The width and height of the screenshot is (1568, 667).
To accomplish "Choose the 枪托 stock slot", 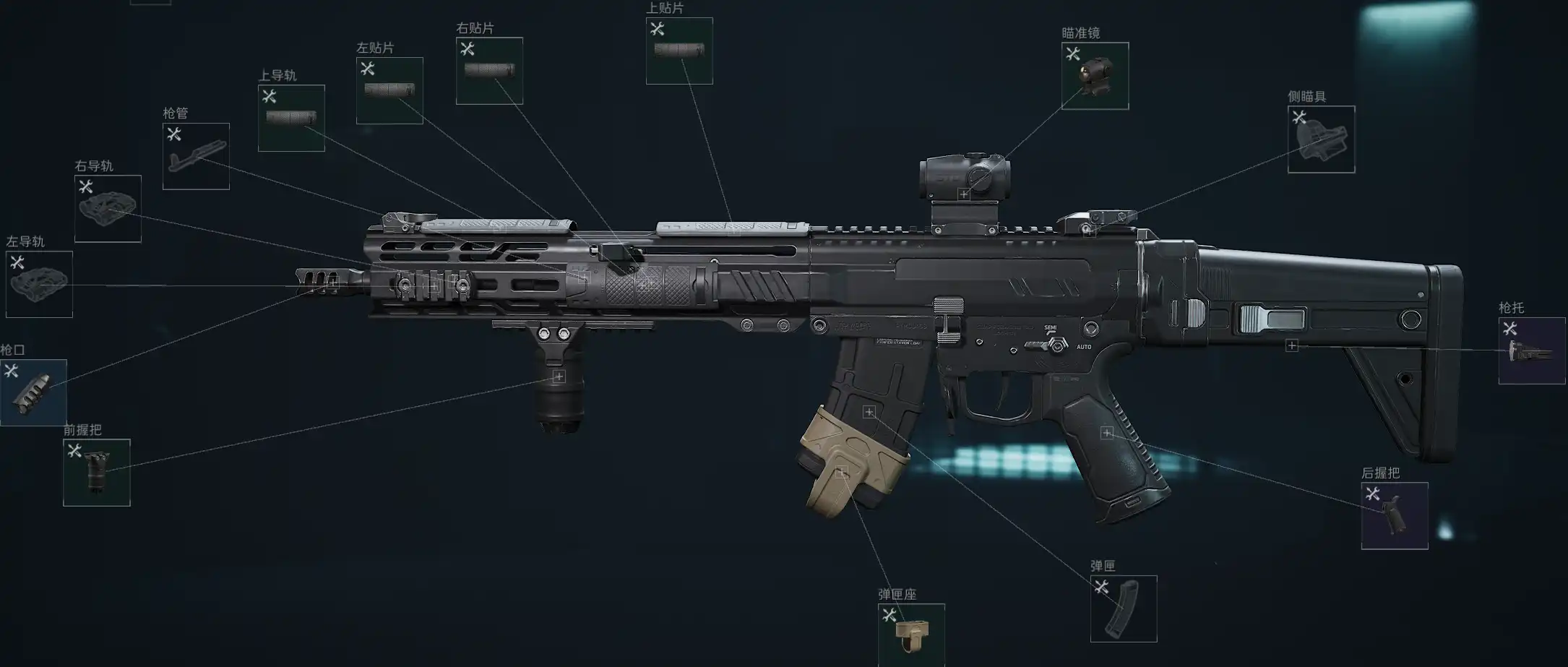I will click(1531, 350).
